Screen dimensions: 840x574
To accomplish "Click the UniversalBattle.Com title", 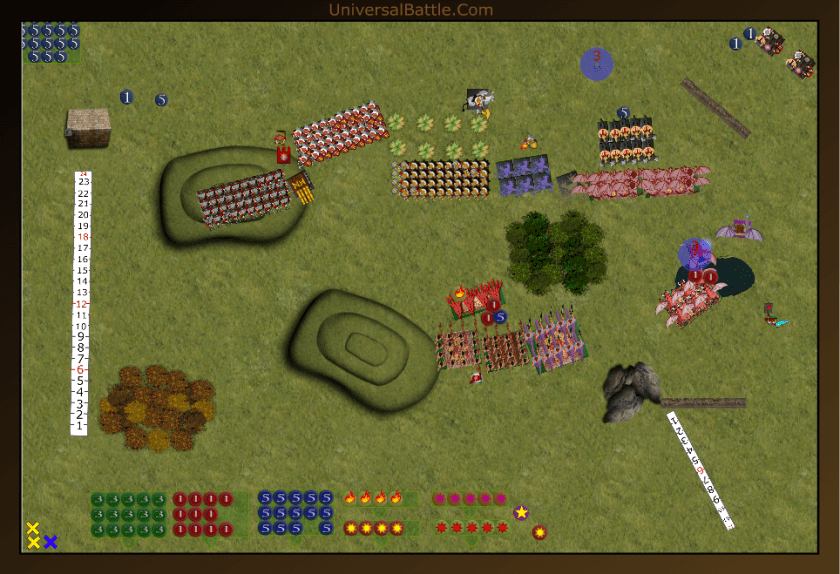I will 410,10.
